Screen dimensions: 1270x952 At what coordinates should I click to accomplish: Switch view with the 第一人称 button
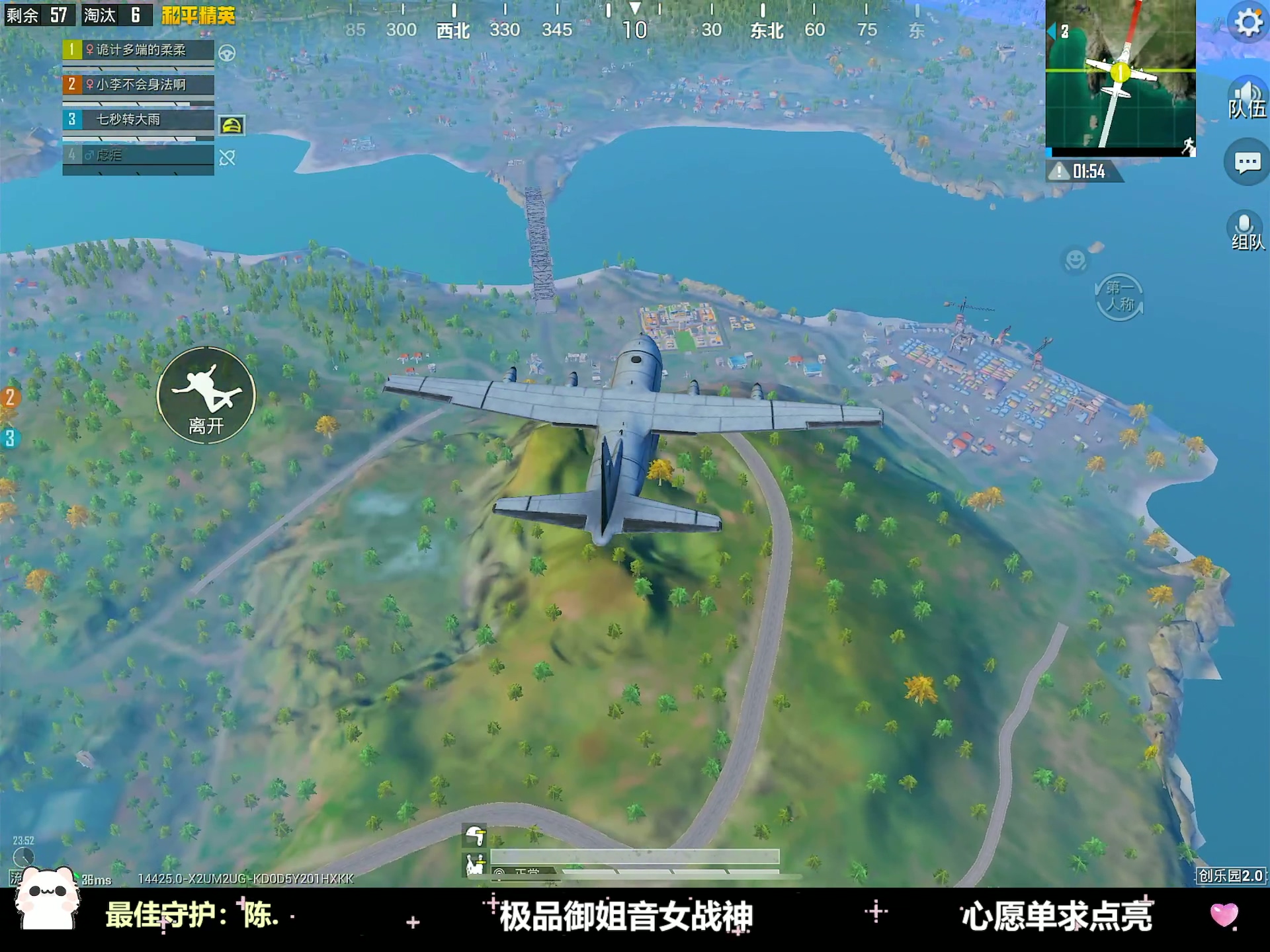pos(1119,297)
